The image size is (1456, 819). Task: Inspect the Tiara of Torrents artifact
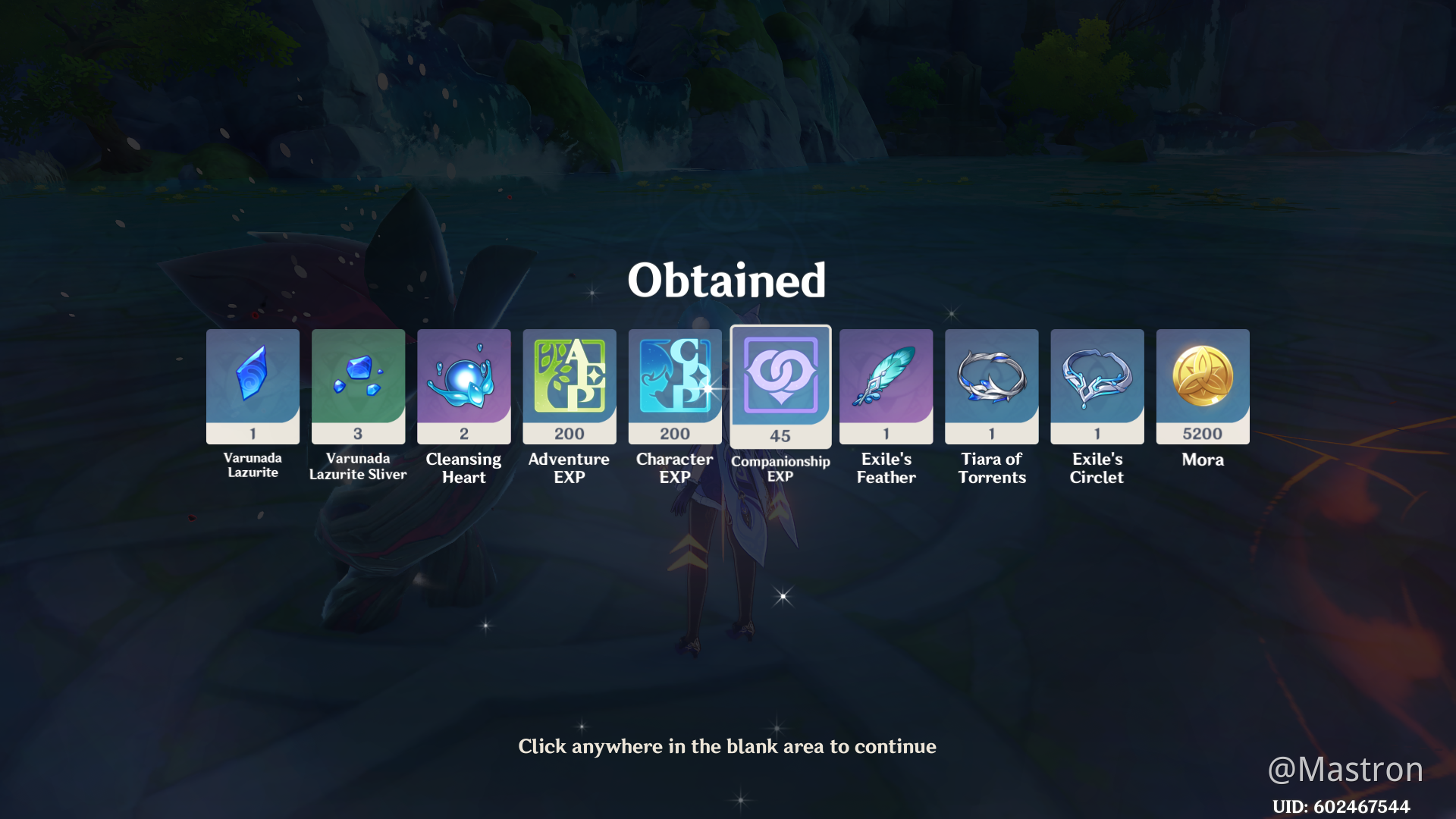pyautogui.click(x=991, y=385)
